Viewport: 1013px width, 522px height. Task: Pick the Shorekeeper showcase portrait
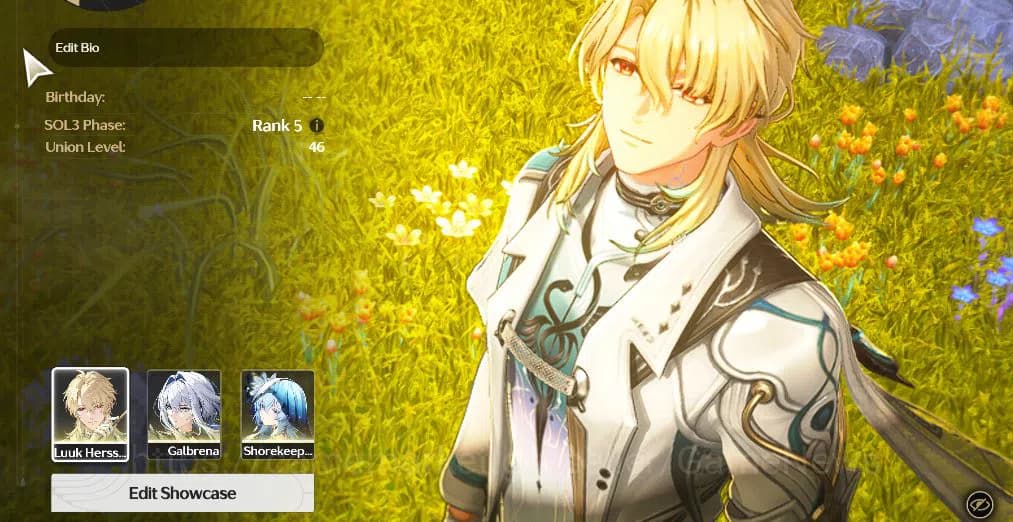point(278,414)
